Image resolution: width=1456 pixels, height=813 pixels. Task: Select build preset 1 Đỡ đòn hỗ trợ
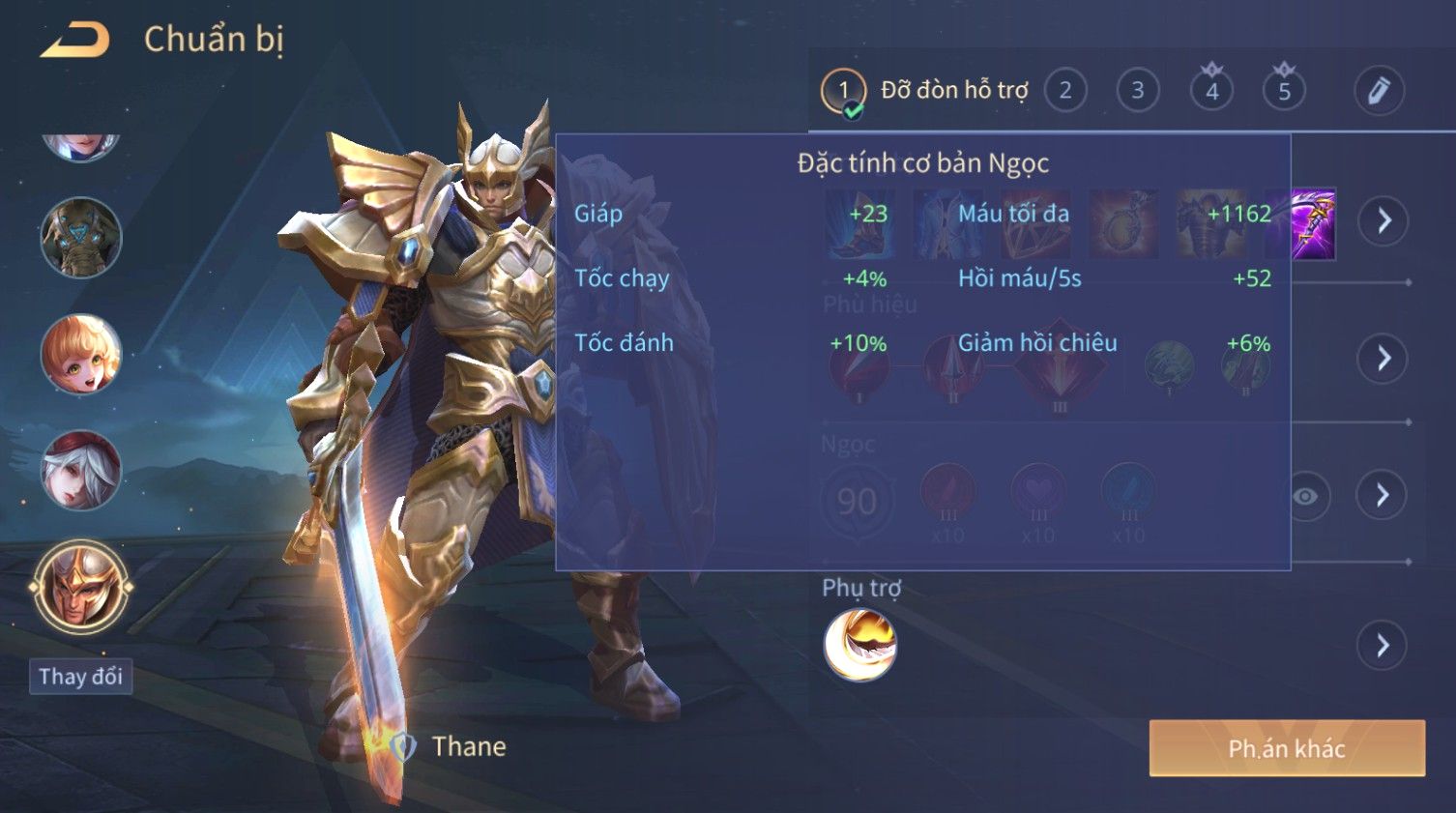point(924,91)
